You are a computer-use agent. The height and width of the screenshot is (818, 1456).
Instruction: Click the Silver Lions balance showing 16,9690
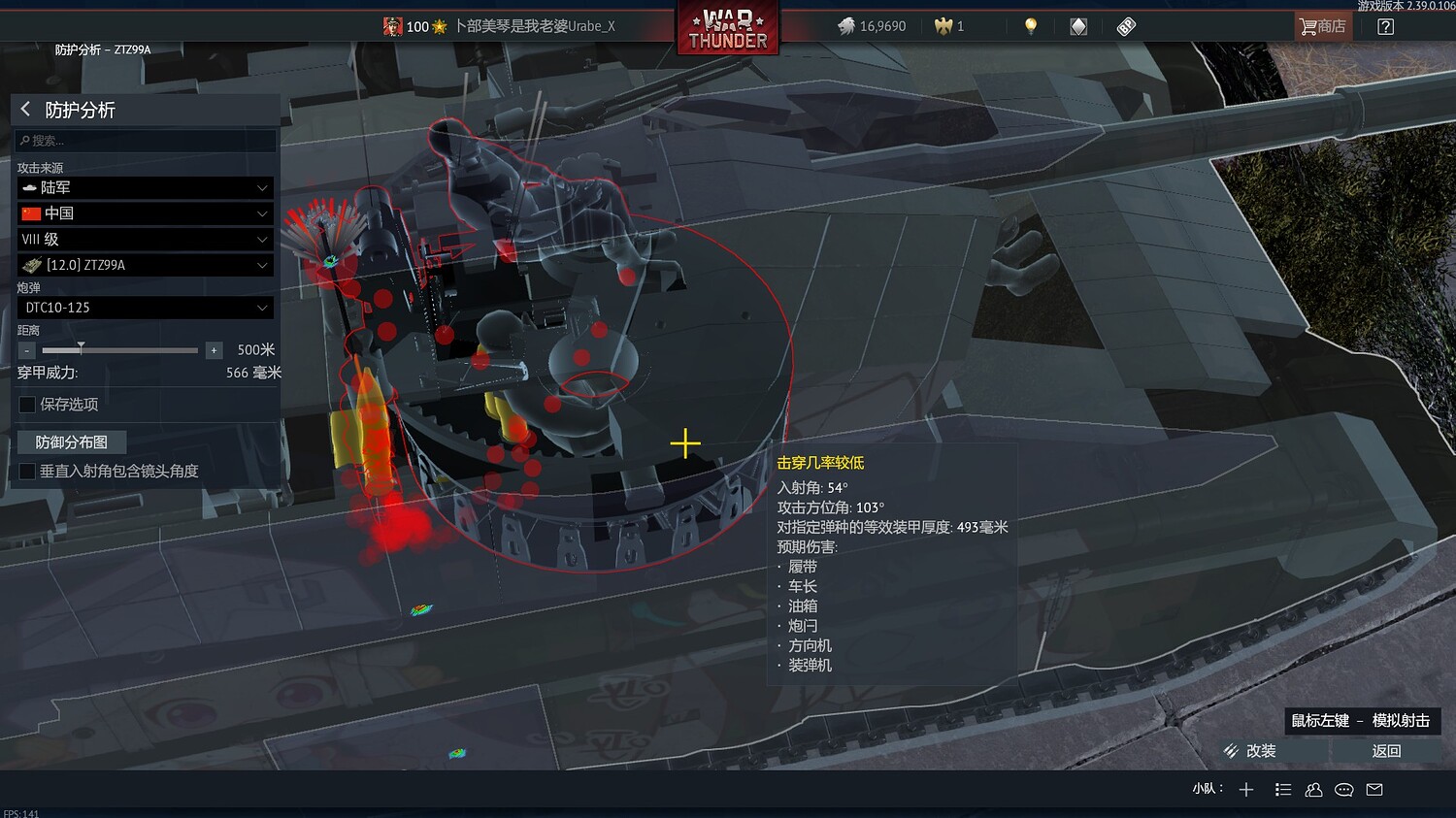(x=872, y=26)
